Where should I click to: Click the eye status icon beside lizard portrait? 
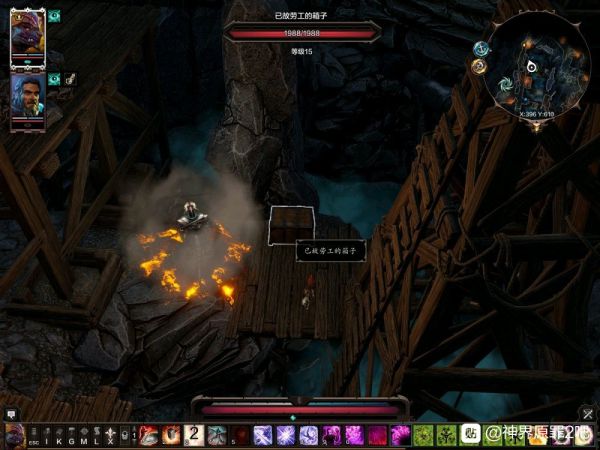54,16
